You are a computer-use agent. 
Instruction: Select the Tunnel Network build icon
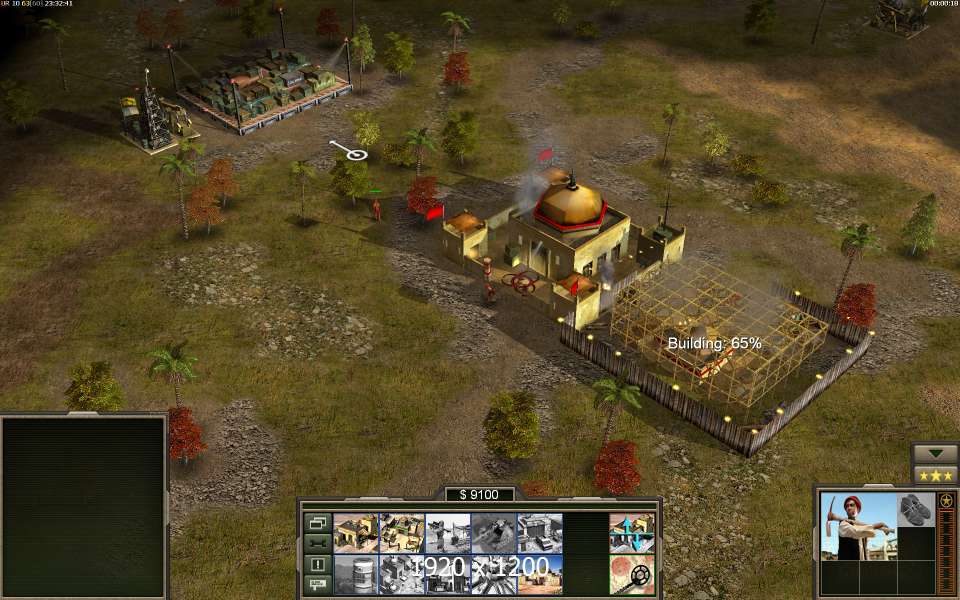pos(492,533)
